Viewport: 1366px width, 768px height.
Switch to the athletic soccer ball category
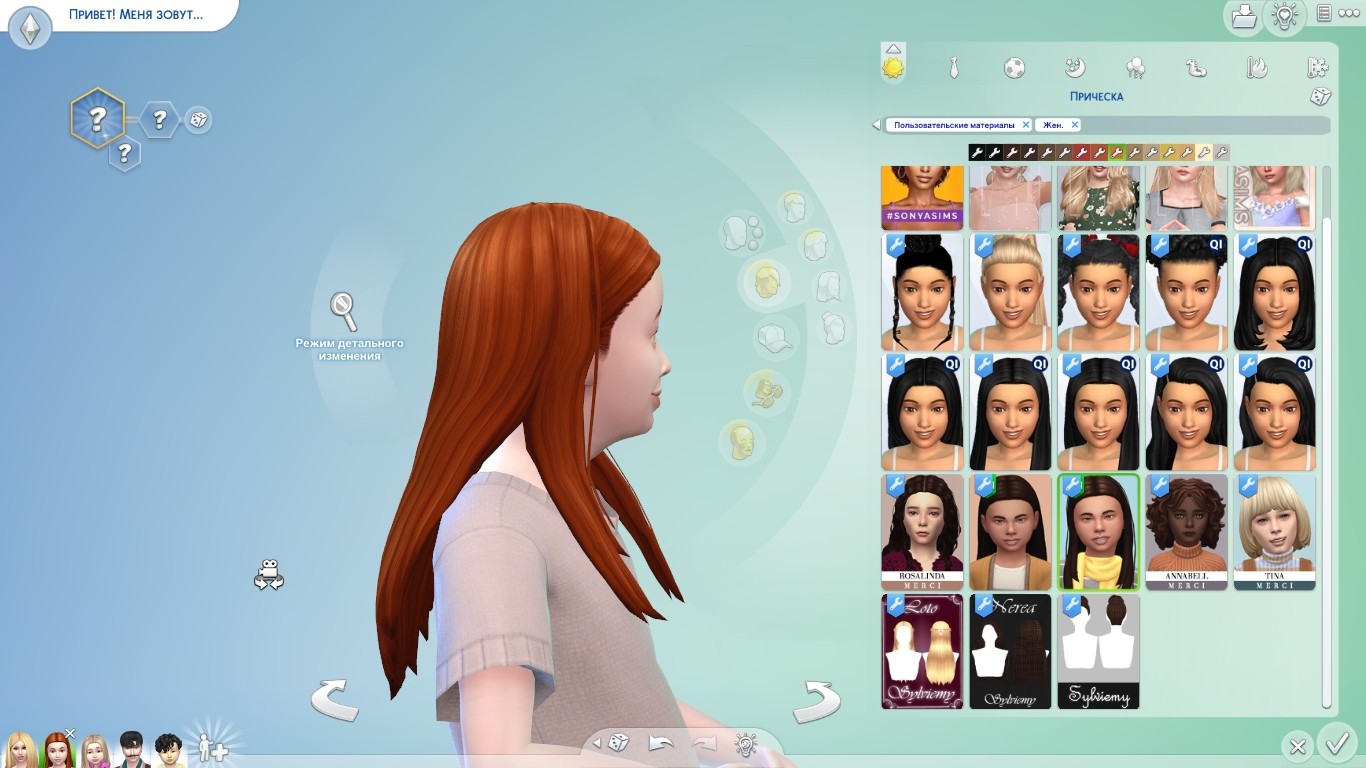(x=1014, y=68)
